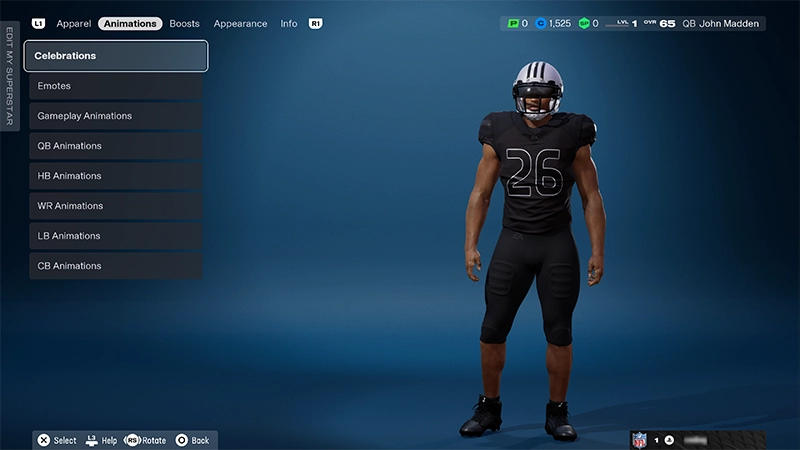Open QB Animations
The height and width of the screenshot is (450, 800).
pyautogui.click(x=116, y=146)
